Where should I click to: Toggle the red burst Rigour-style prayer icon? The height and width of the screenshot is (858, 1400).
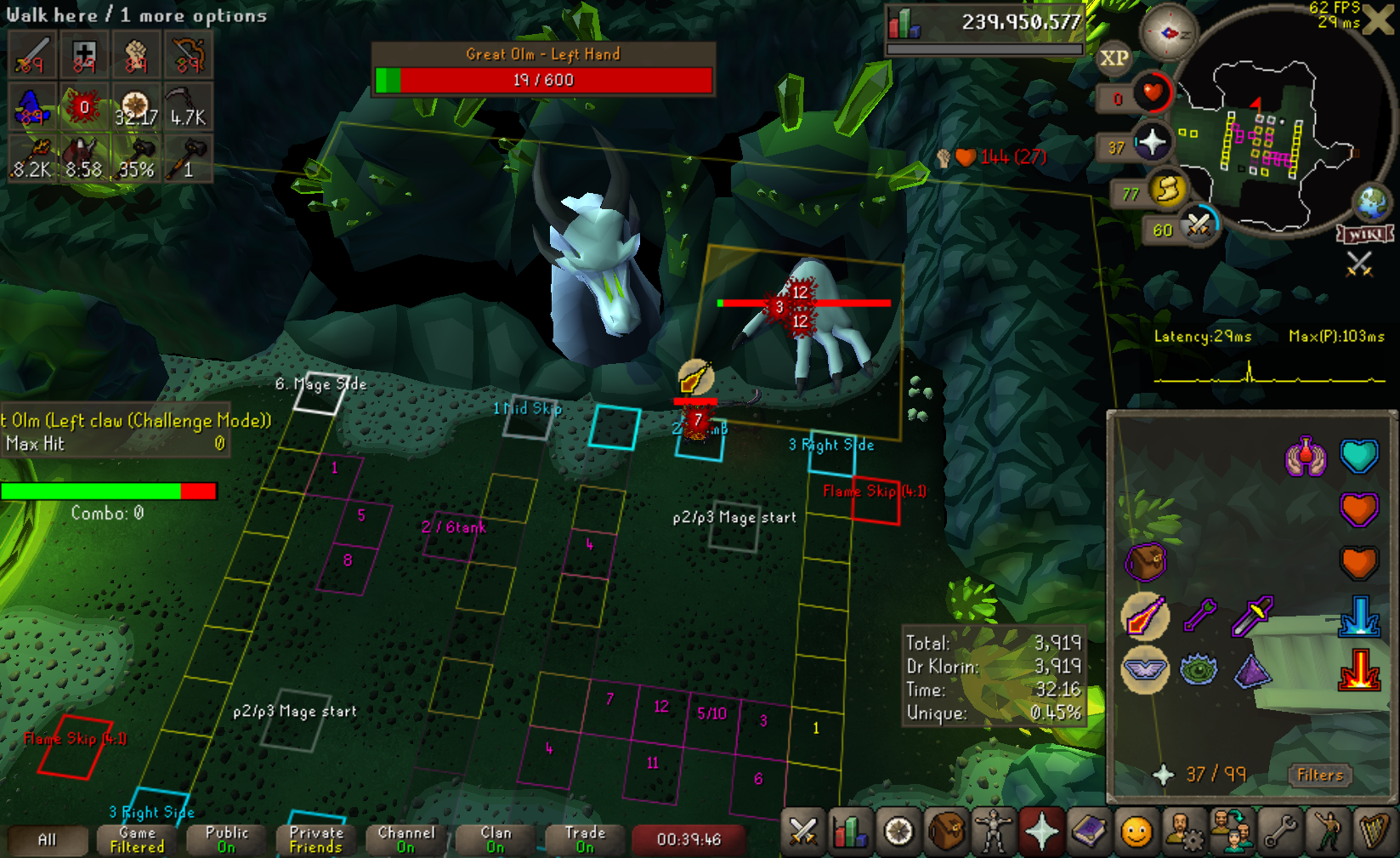pyautogui.click(x=1358, y=669)
